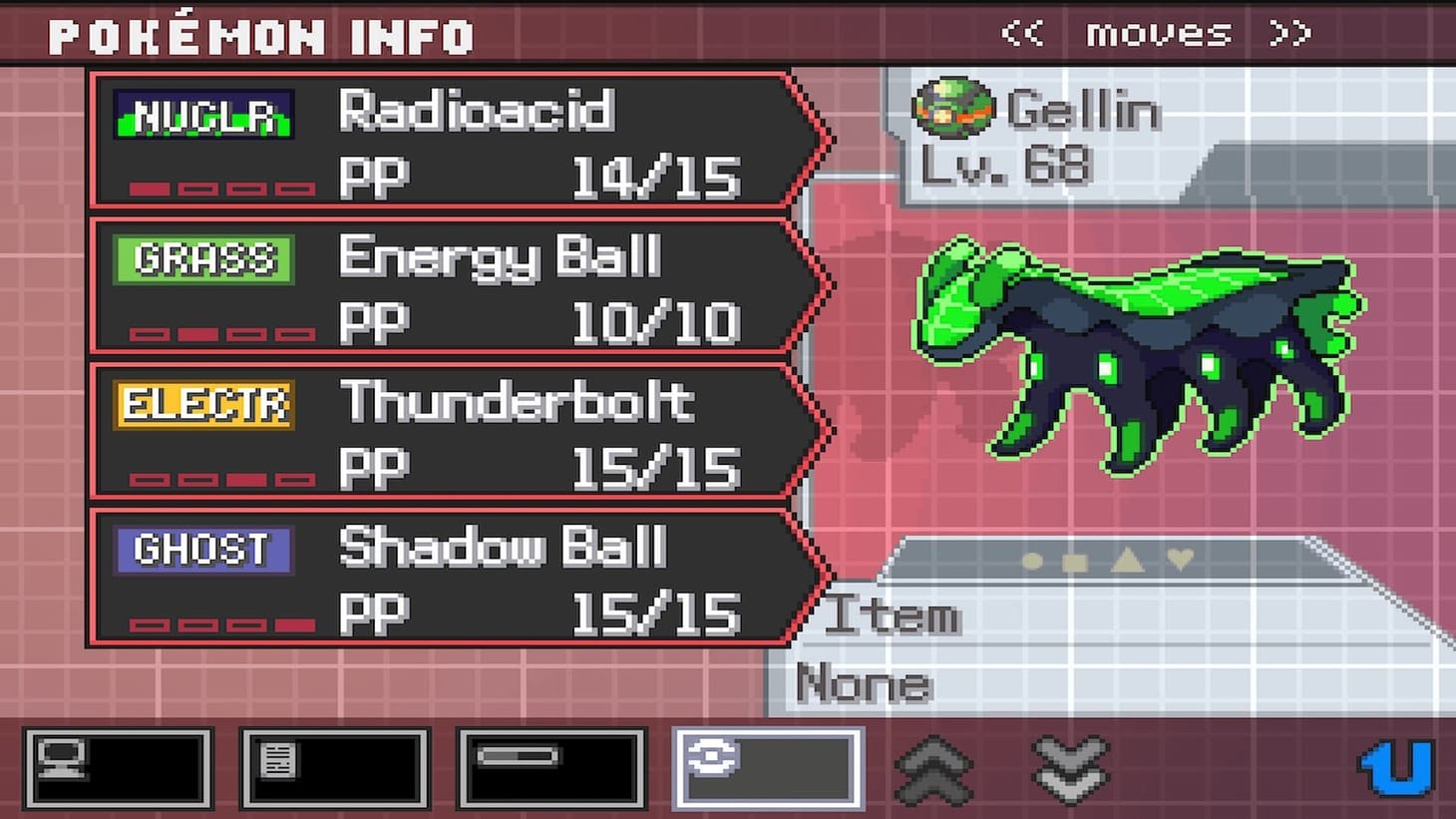Click the ELECTR type badge on Thunderbolt
Screen dimensions: 1456x819
click(x=203, y=403)
